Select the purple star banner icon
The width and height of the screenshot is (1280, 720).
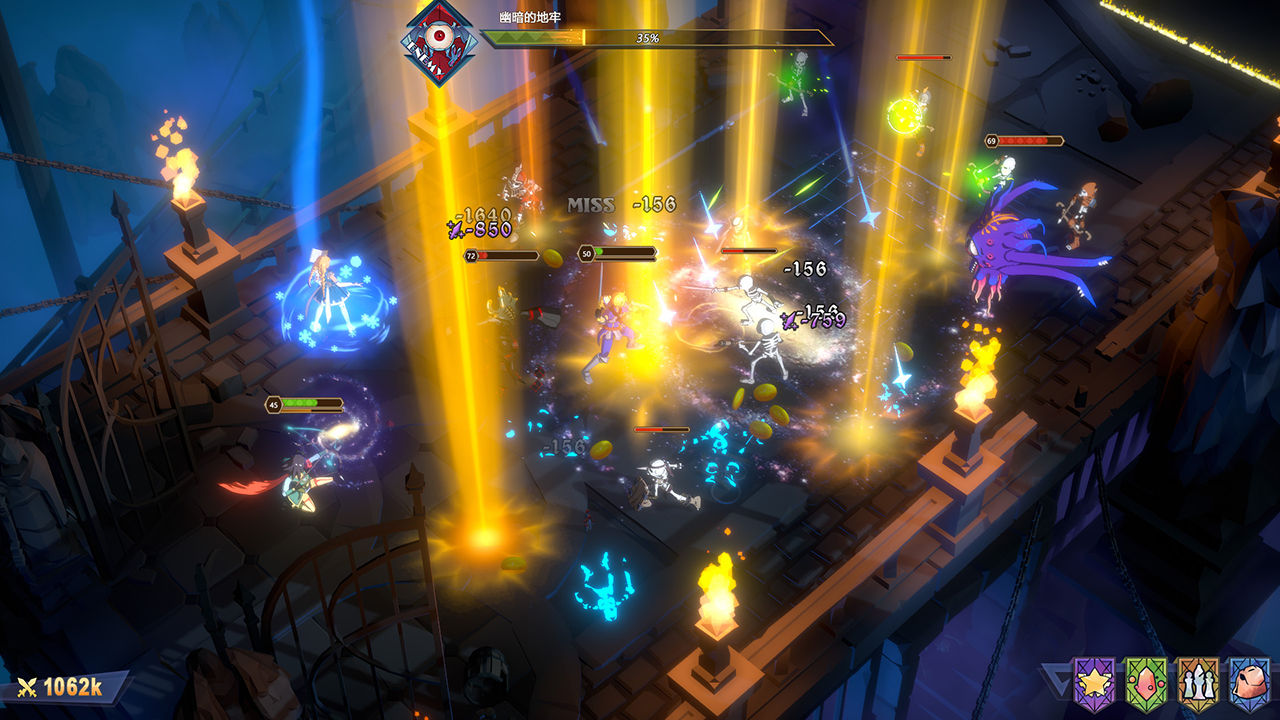tap(1093, 684)
